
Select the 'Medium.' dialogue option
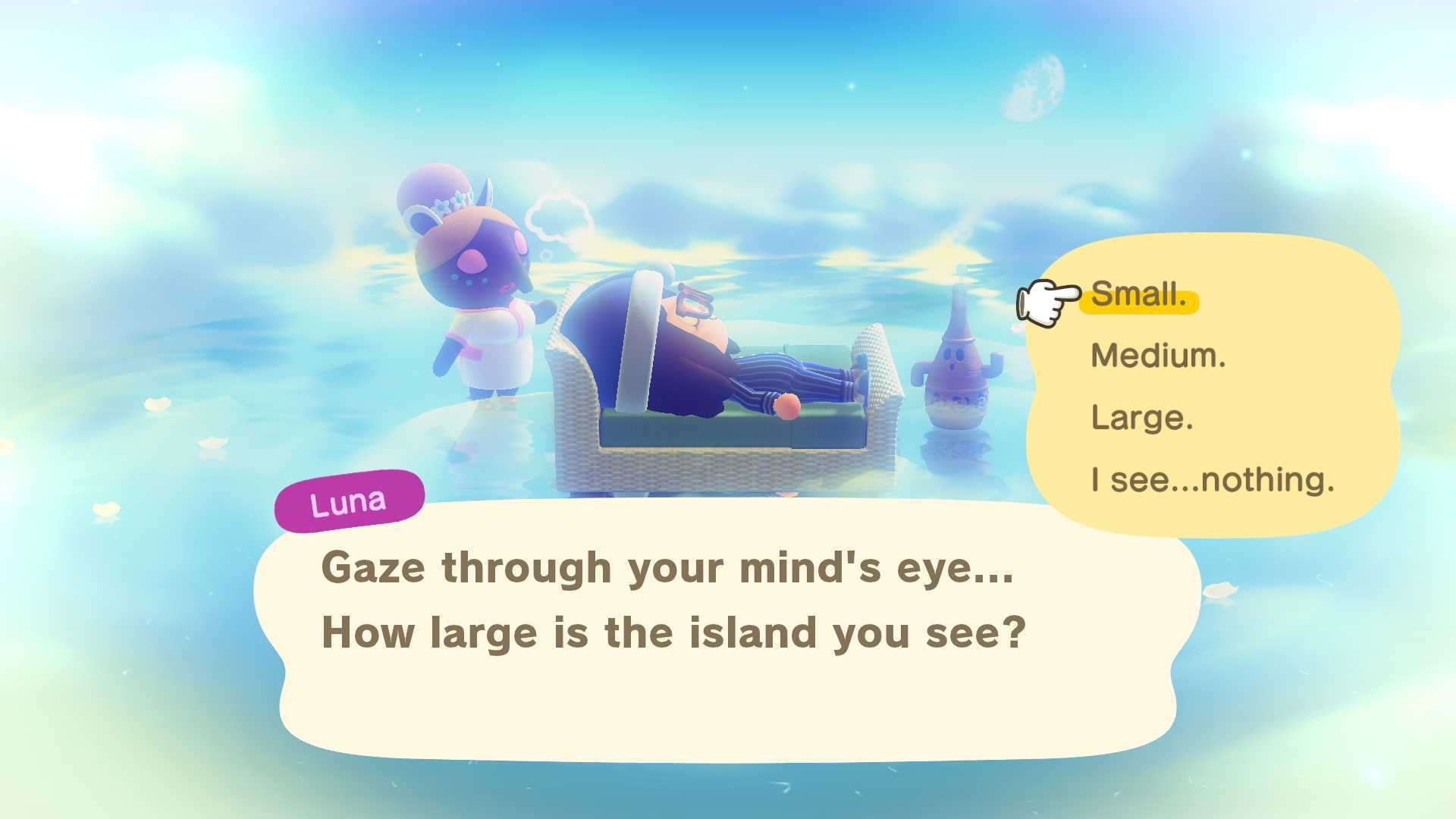pyautogui.click(x=1158, y=356)
